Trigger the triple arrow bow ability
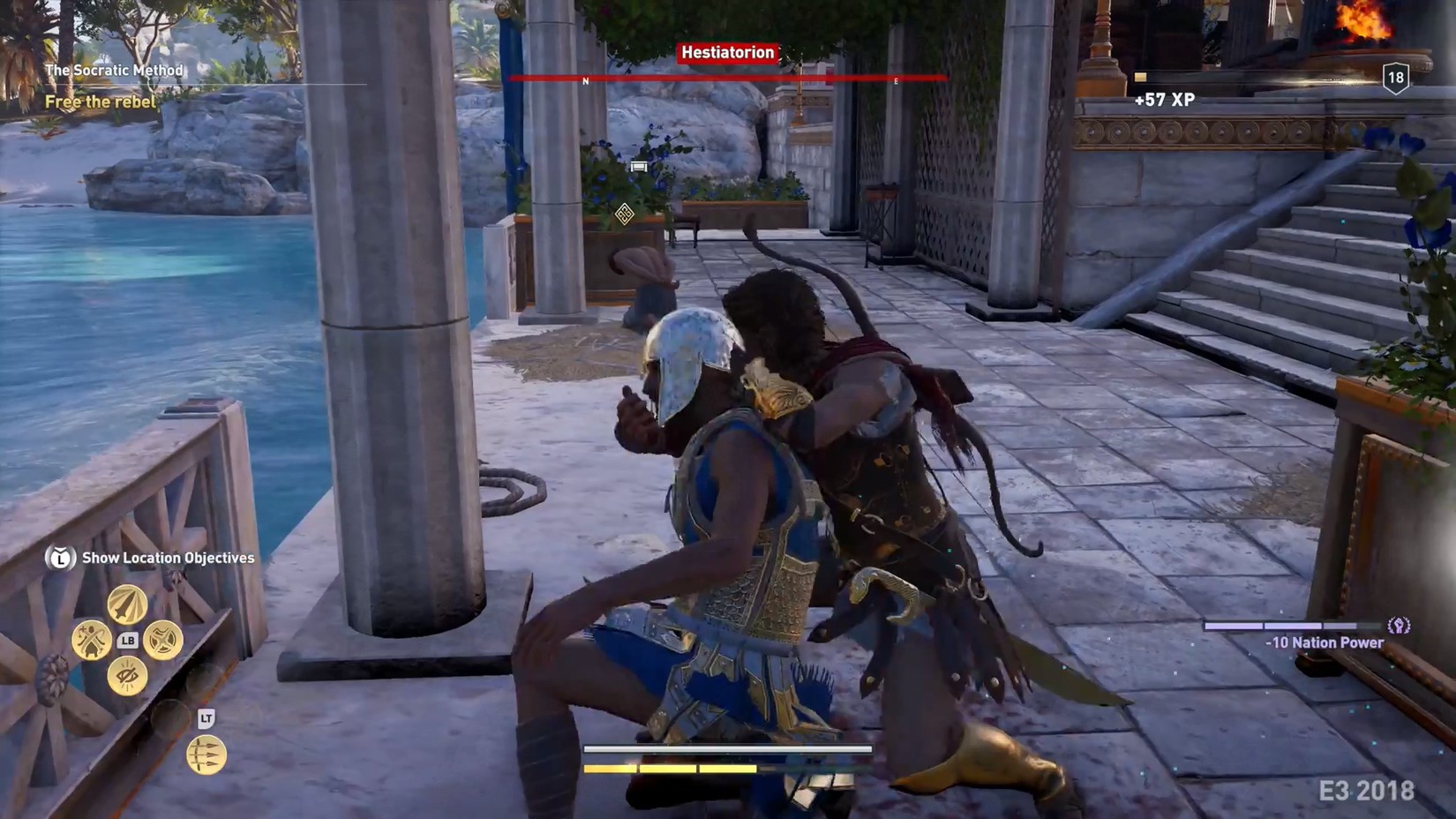This screenshot has width=1456, height=819. pos(206,755)
